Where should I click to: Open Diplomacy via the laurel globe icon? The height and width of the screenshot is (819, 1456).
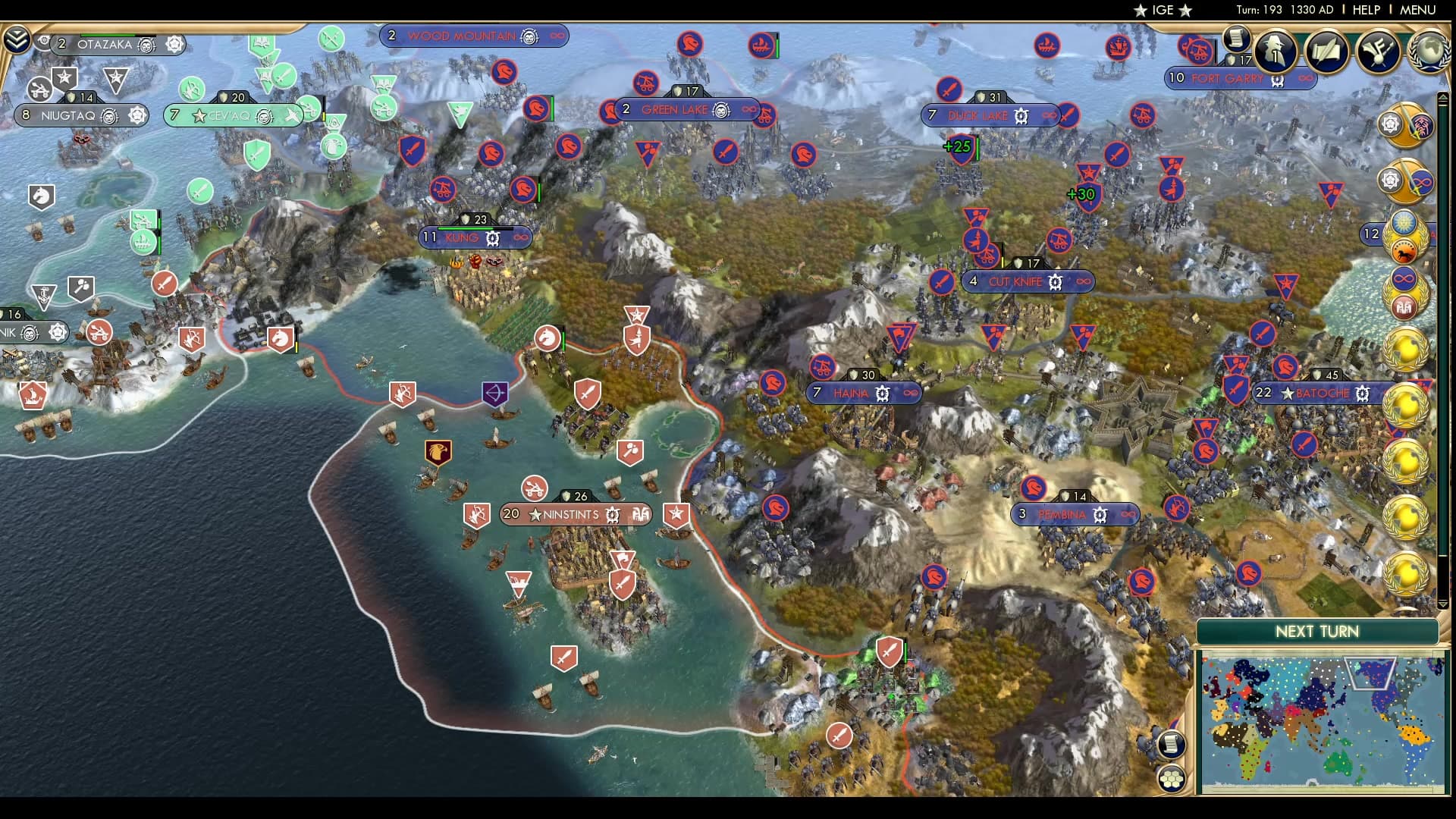pyautogui.click(x=1428, y=51)
